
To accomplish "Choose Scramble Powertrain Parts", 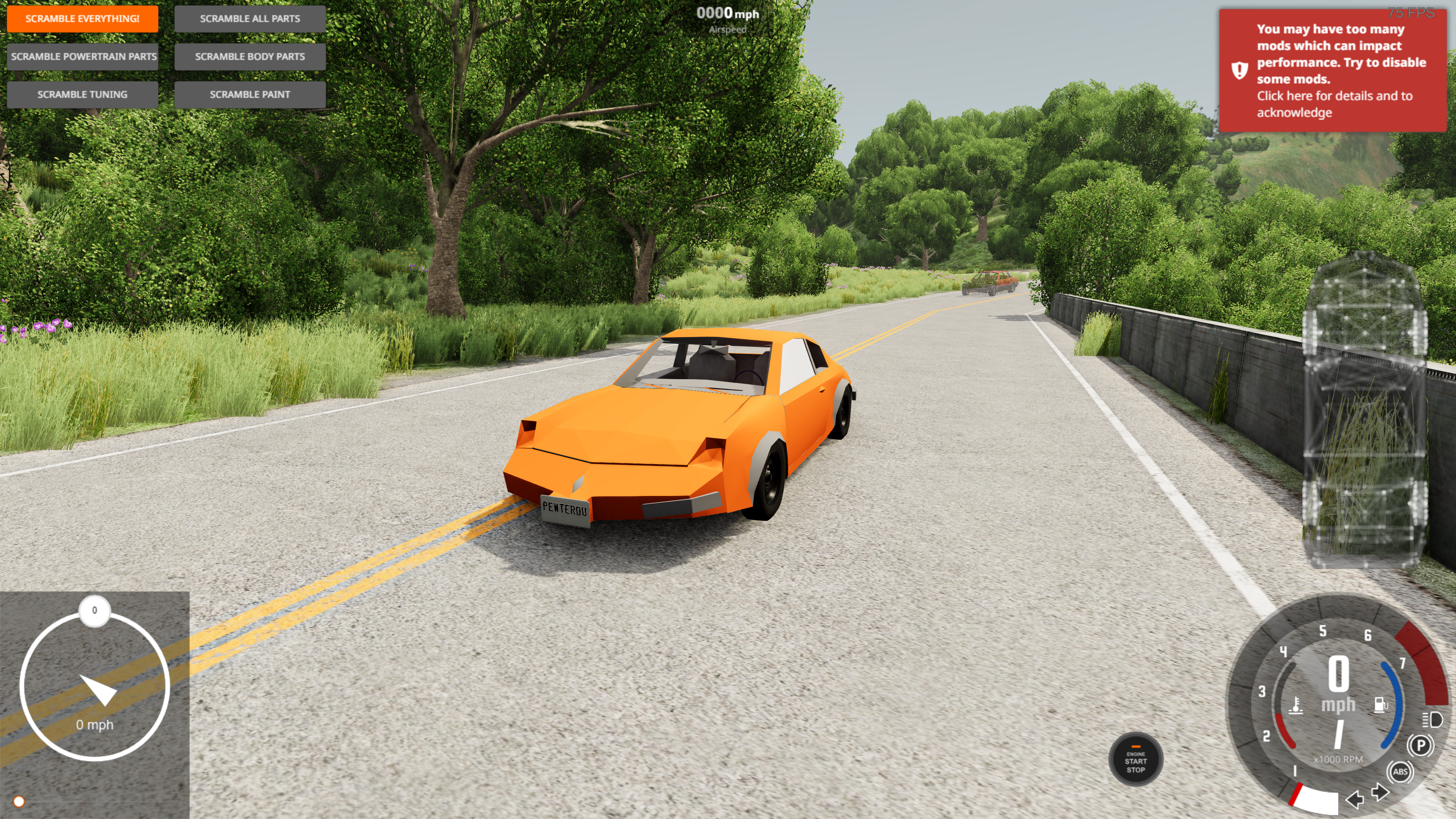I will click(x=83, y=56).
